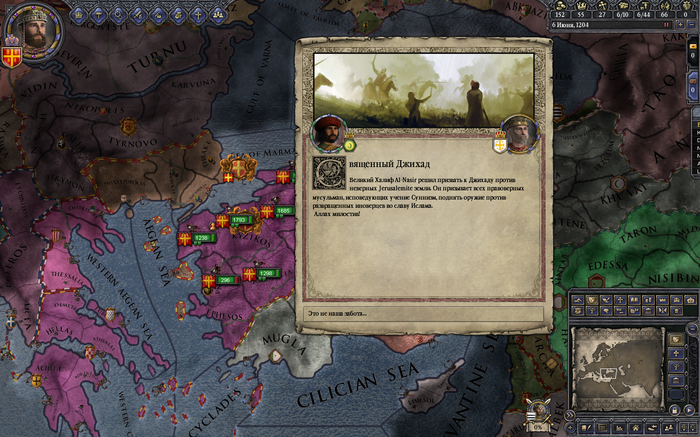Select the army with 1238 troops

click(x=201, y=238)
